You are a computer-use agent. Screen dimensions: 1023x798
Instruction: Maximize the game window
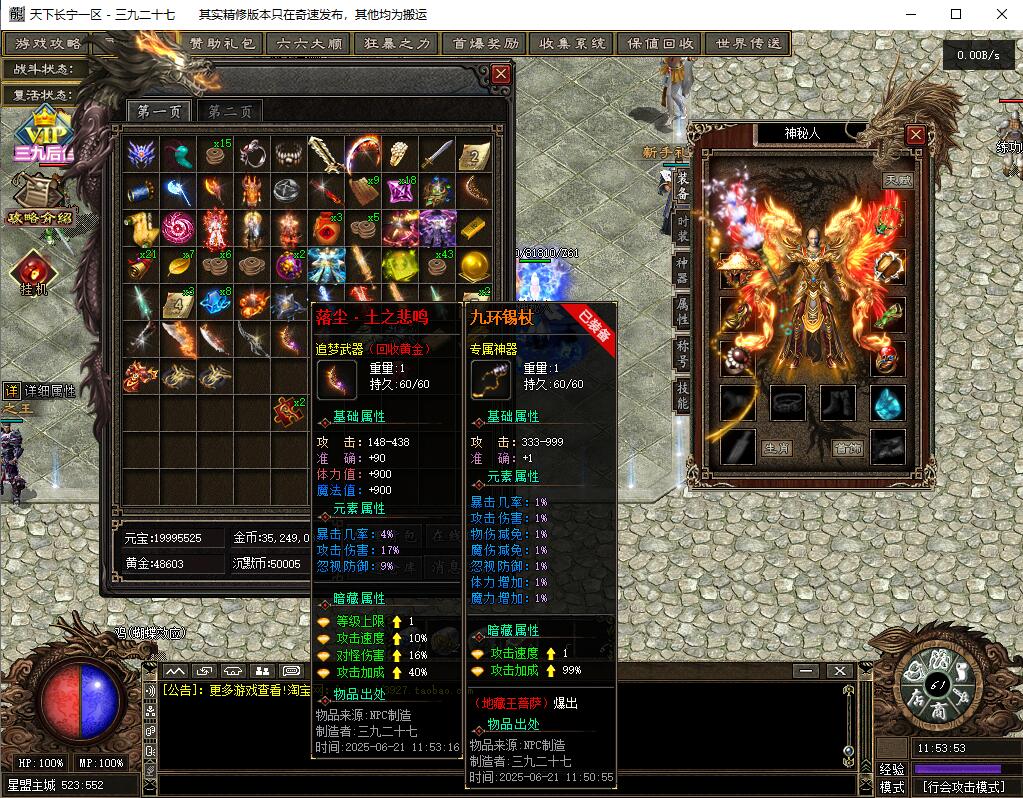pos(956,14)
